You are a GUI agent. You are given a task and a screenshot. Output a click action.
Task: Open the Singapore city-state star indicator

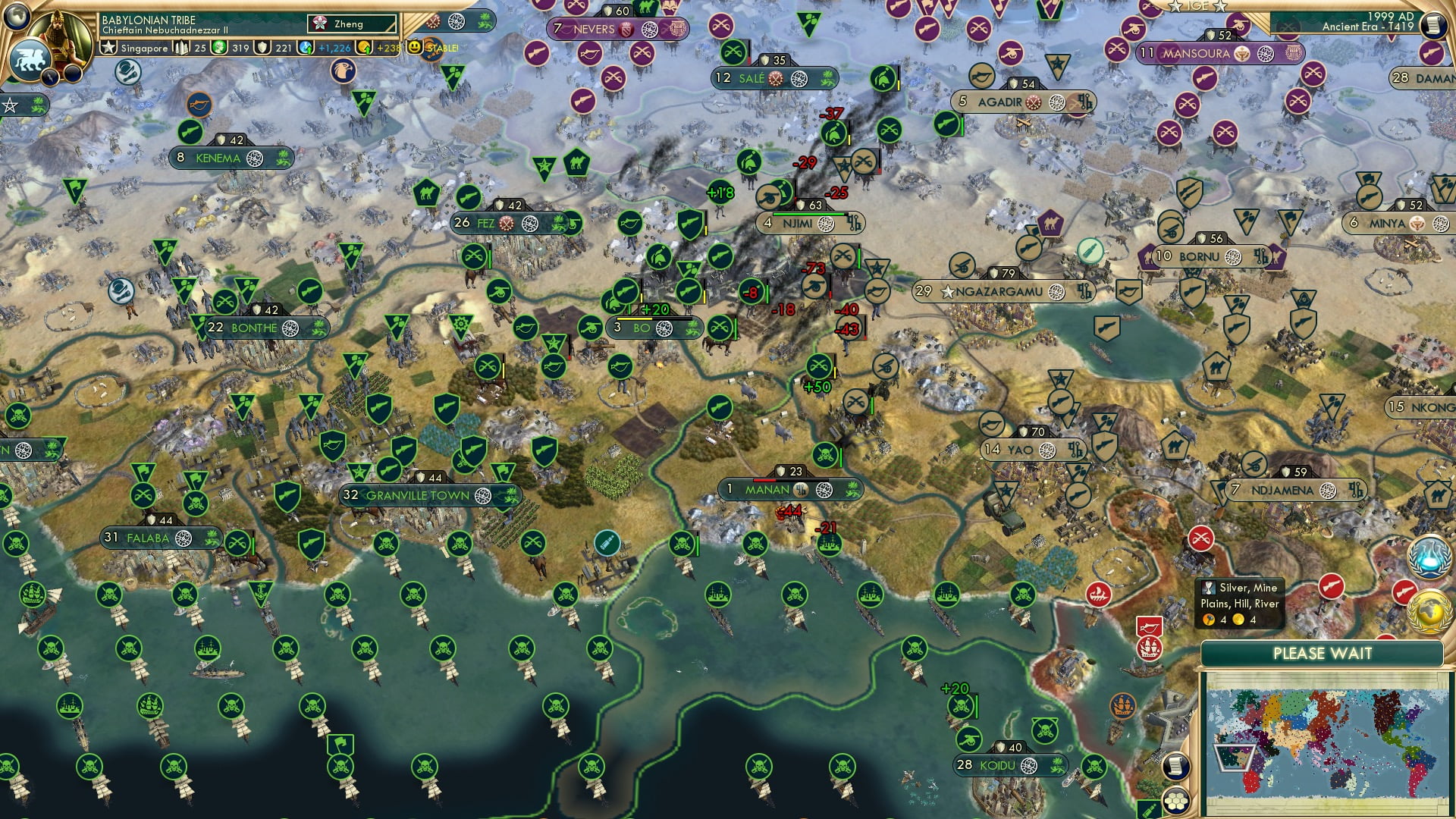pos(108,47)
